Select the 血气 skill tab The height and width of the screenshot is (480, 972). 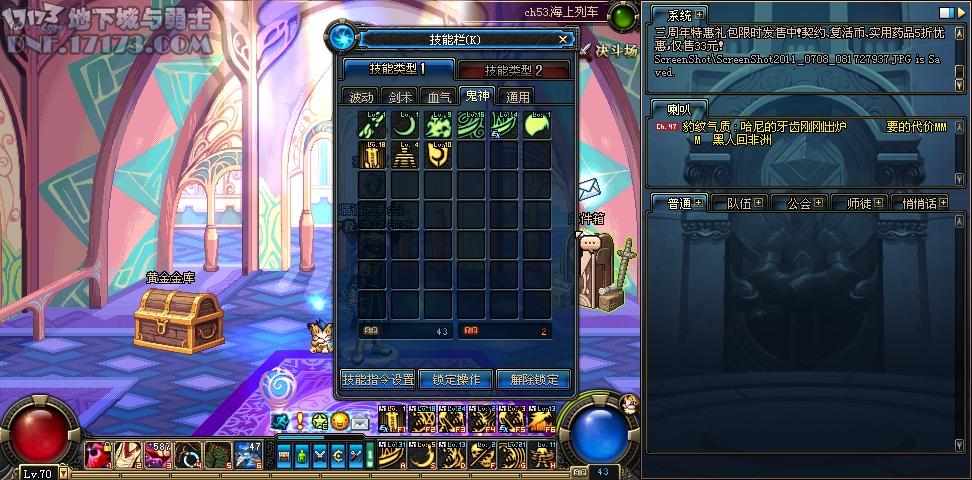[x=439, y=97]
